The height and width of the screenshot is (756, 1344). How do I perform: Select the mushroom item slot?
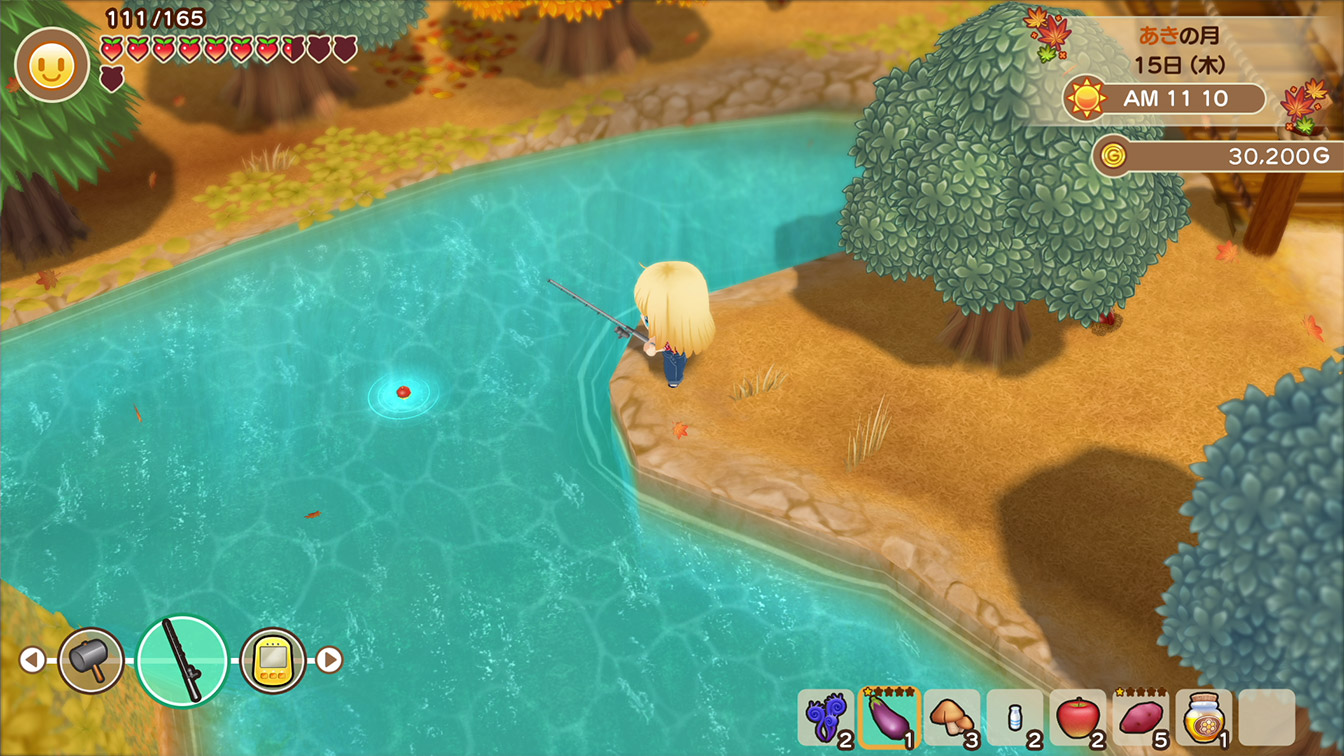pyautogui.click(x=952, y=718)
